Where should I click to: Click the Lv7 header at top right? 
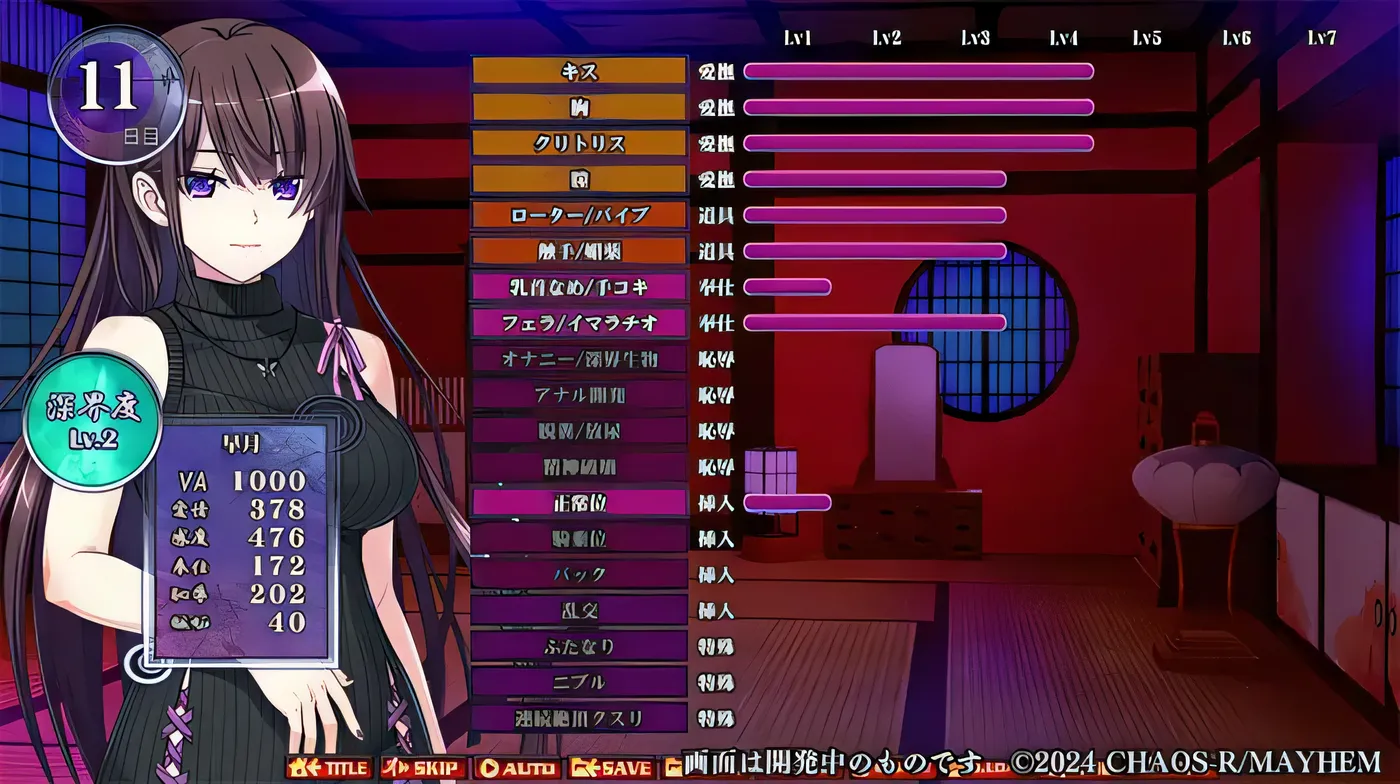[x=1322, y=40]
